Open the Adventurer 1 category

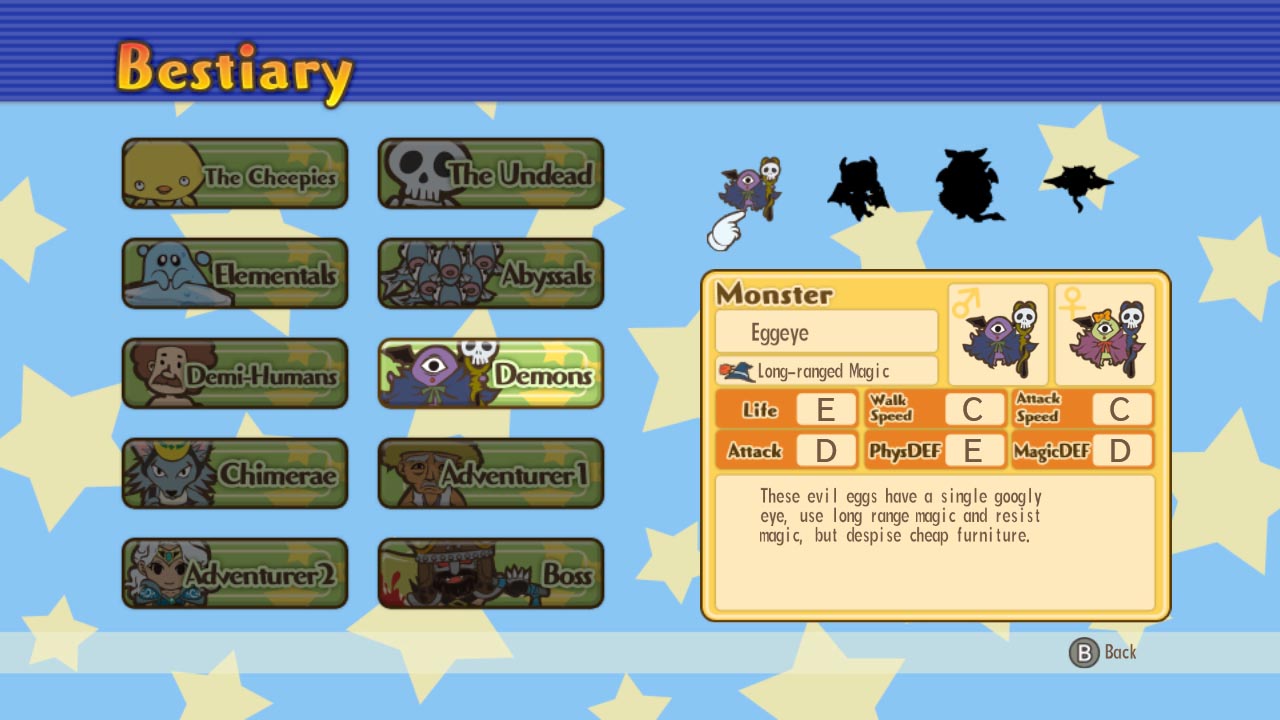(x=490, y=473)
